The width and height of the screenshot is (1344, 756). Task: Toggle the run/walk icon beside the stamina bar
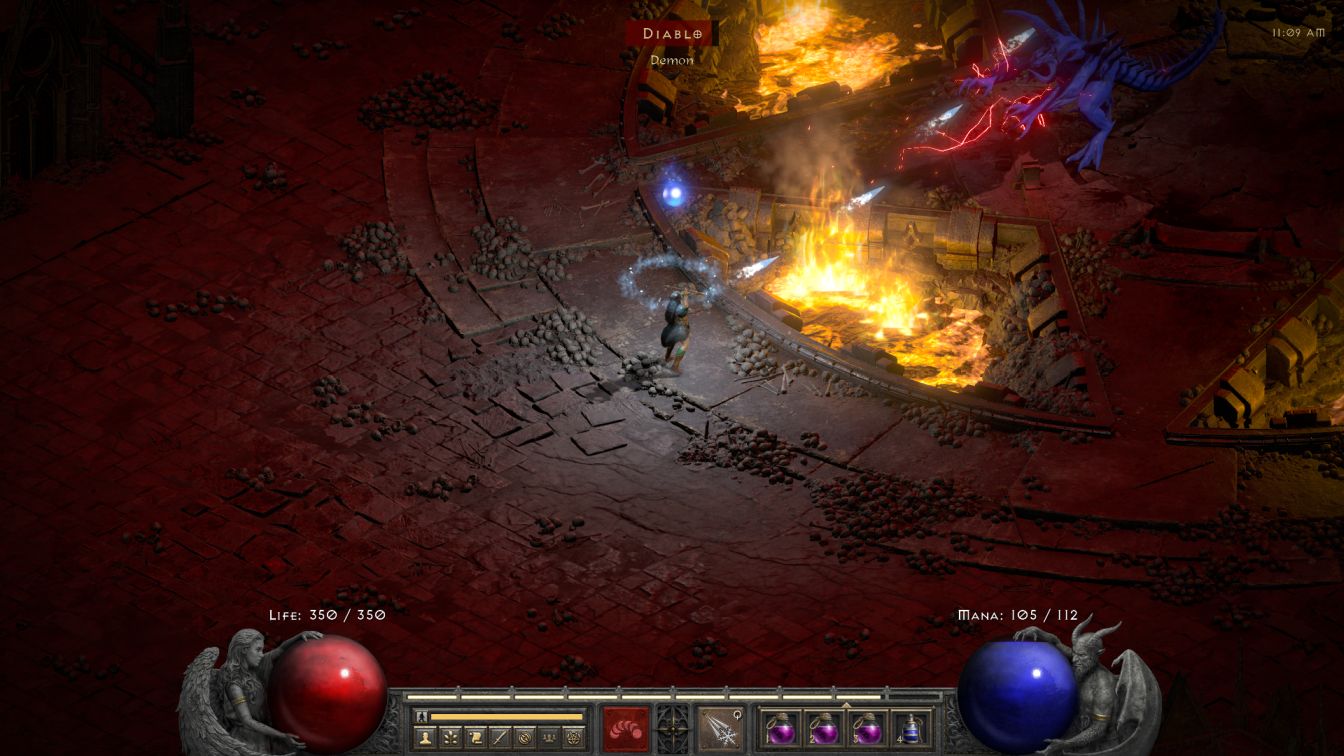[x=421, y=716]
